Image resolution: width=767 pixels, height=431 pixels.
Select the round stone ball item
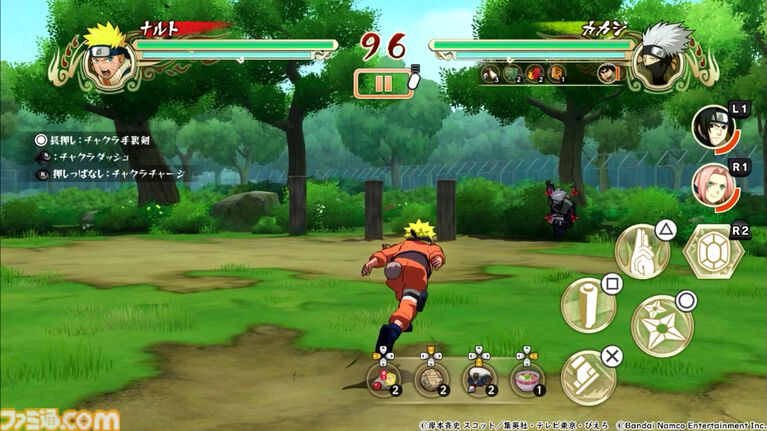[431, 378]
